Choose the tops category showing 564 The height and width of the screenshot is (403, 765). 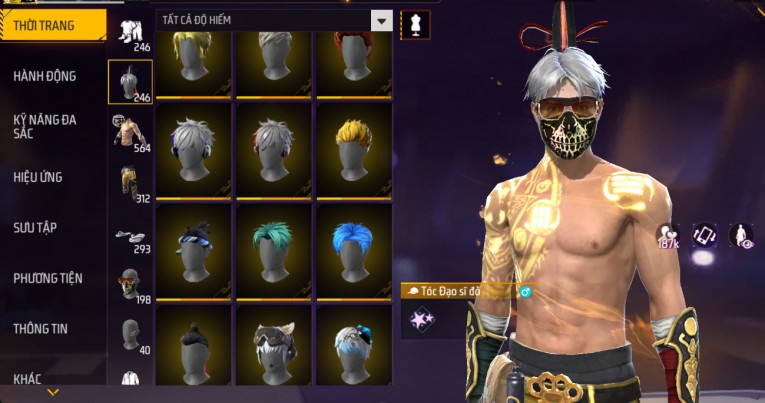[x=130, y=132]
